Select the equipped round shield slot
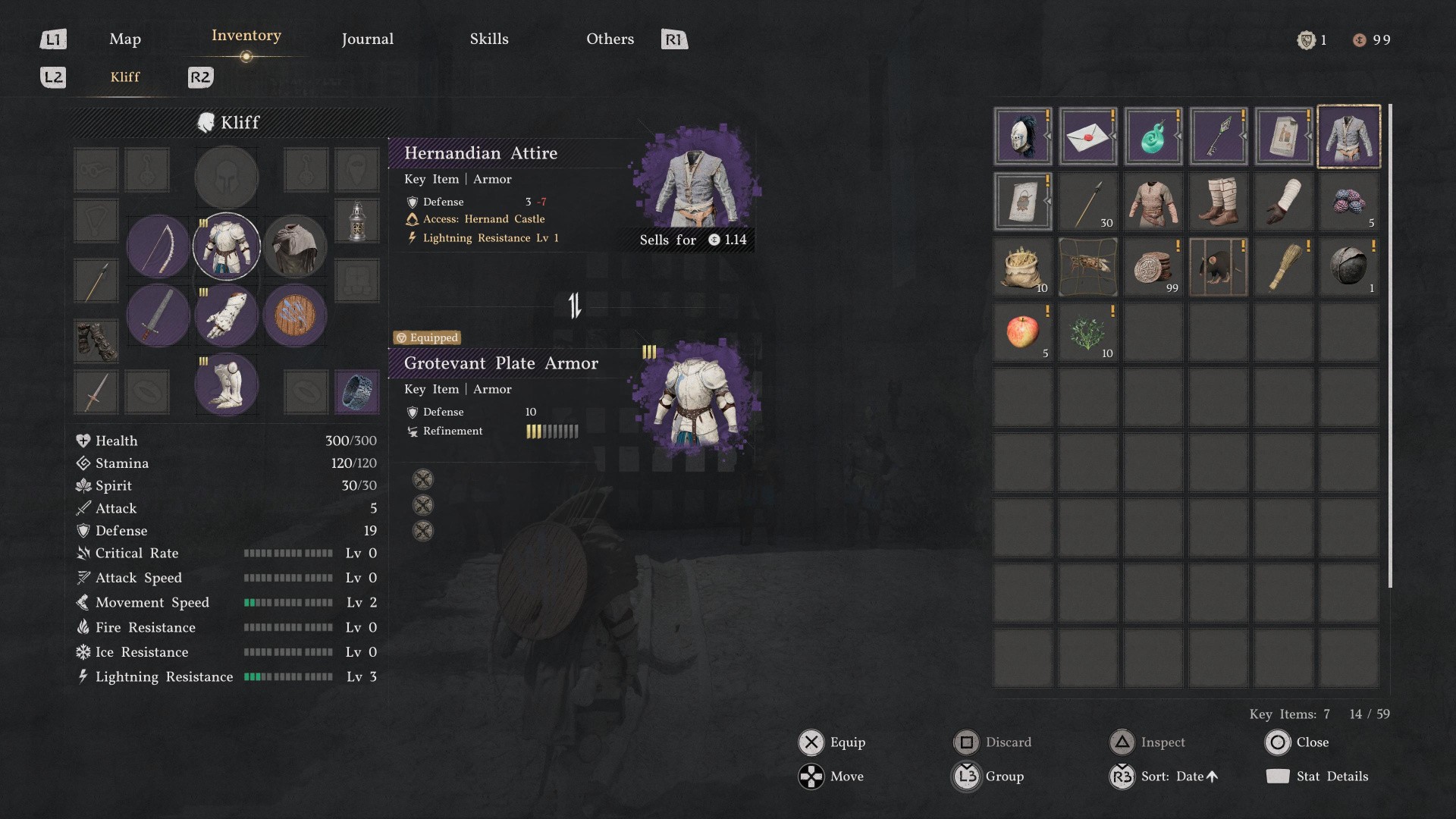1456x819 pixels. coord(295,315)
